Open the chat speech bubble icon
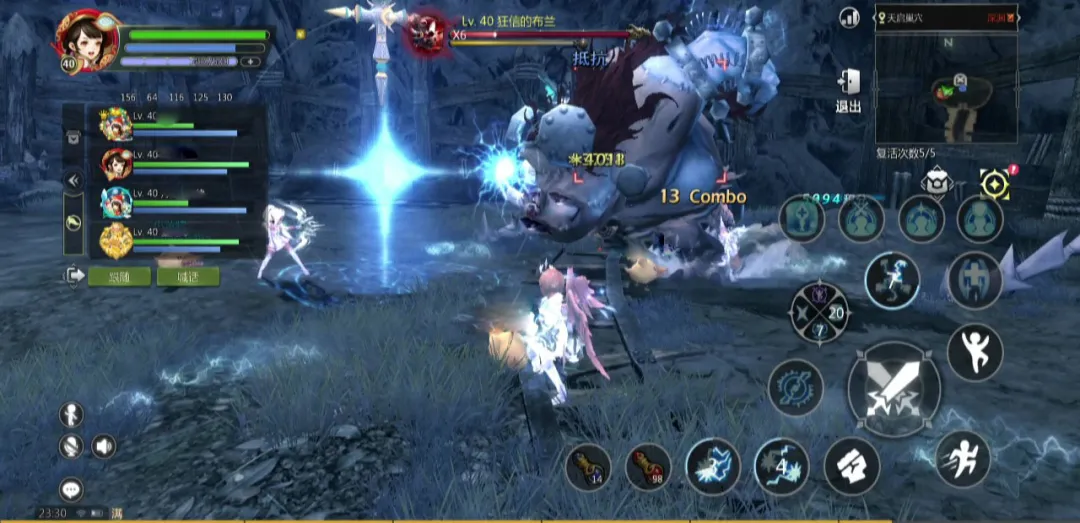 coord(71,488)
